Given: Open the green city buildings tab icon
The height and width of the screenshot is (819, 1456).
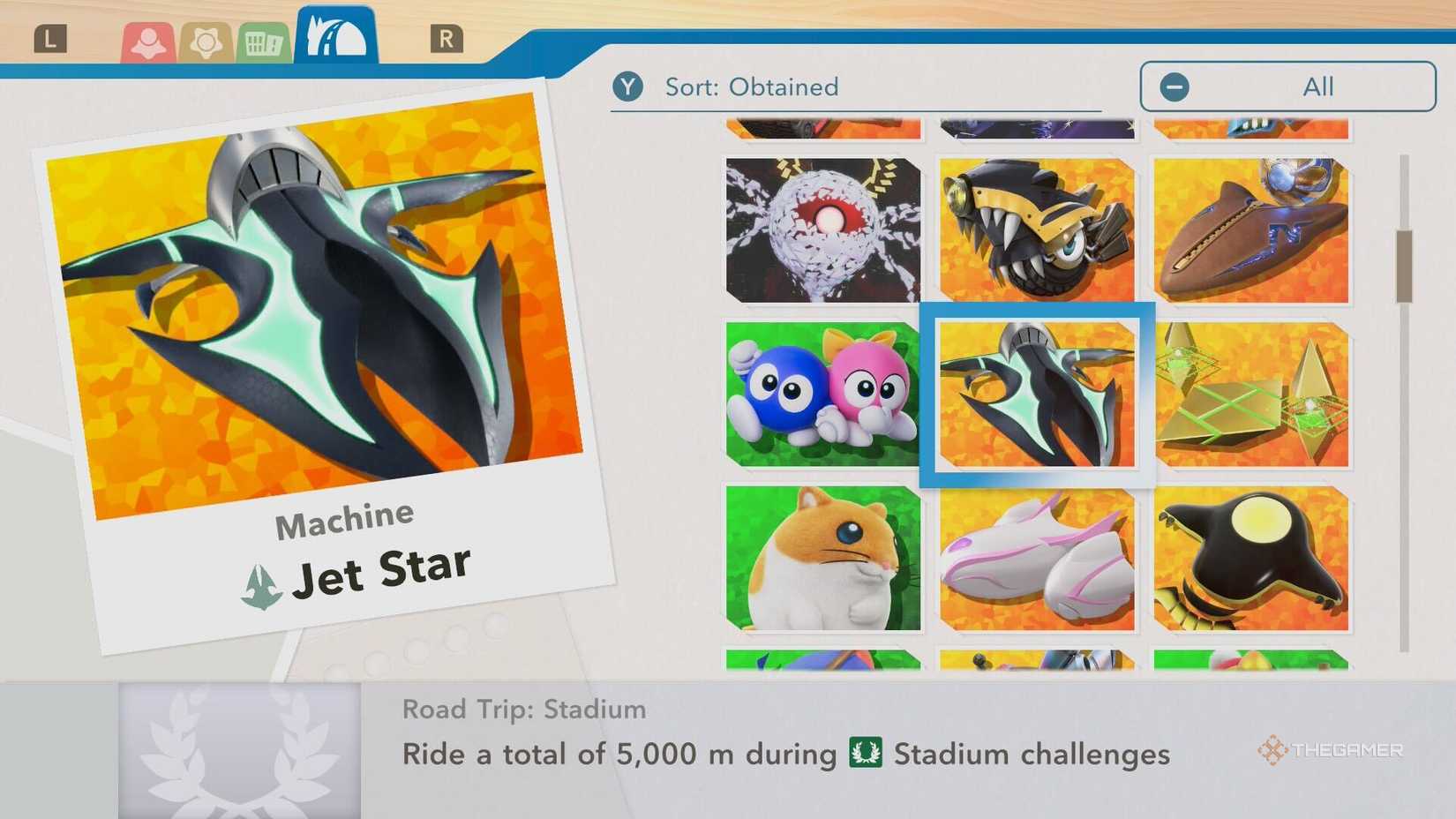Looking at the screenshot, I should tap(261, 39).
